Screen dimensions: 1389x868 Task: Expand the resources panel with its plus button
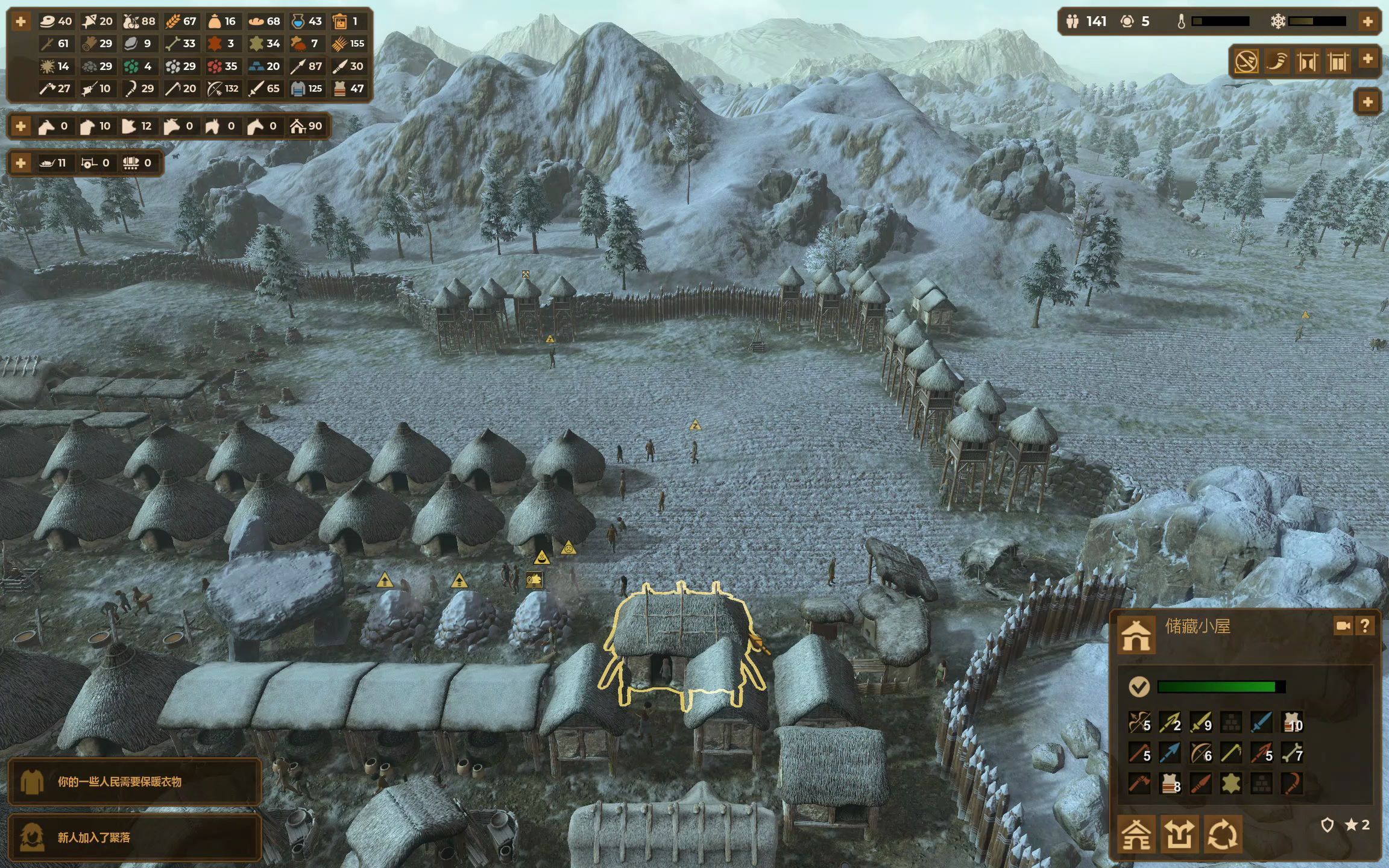[x=20, y=22]
